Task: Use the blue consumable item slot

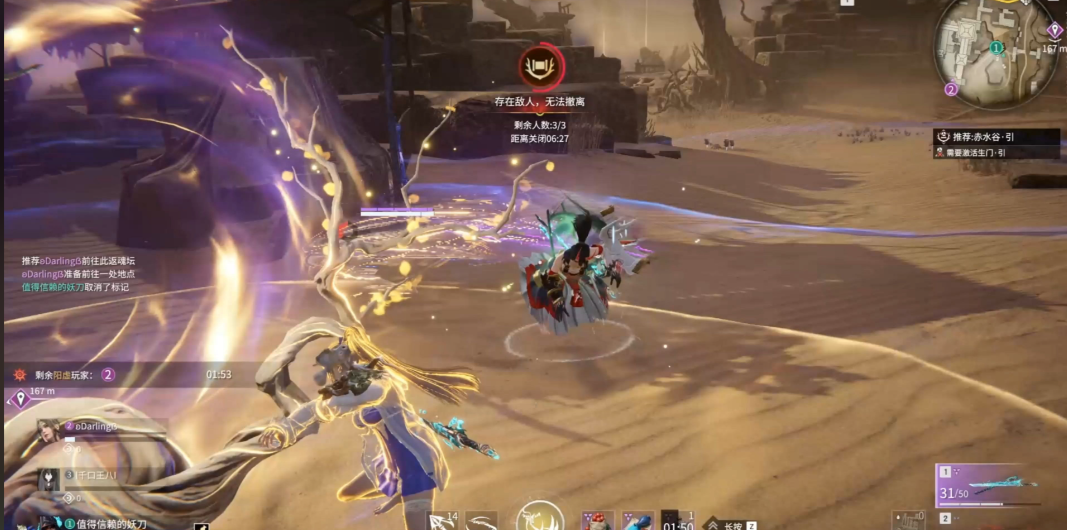Action: 637,520
